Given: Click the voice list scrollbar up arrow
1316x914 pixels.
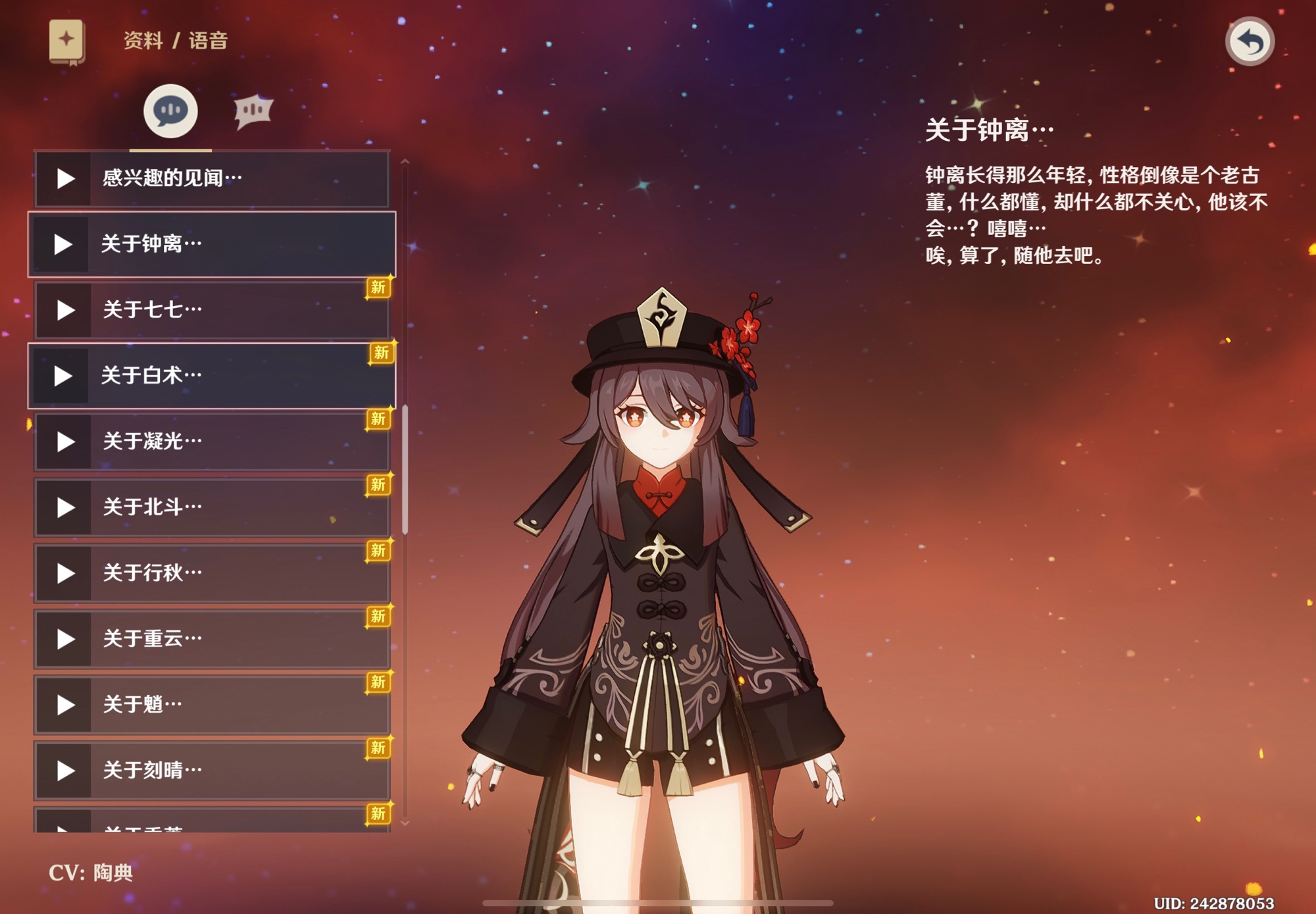Looking at the screenshot, I should [x=405, y=161].
